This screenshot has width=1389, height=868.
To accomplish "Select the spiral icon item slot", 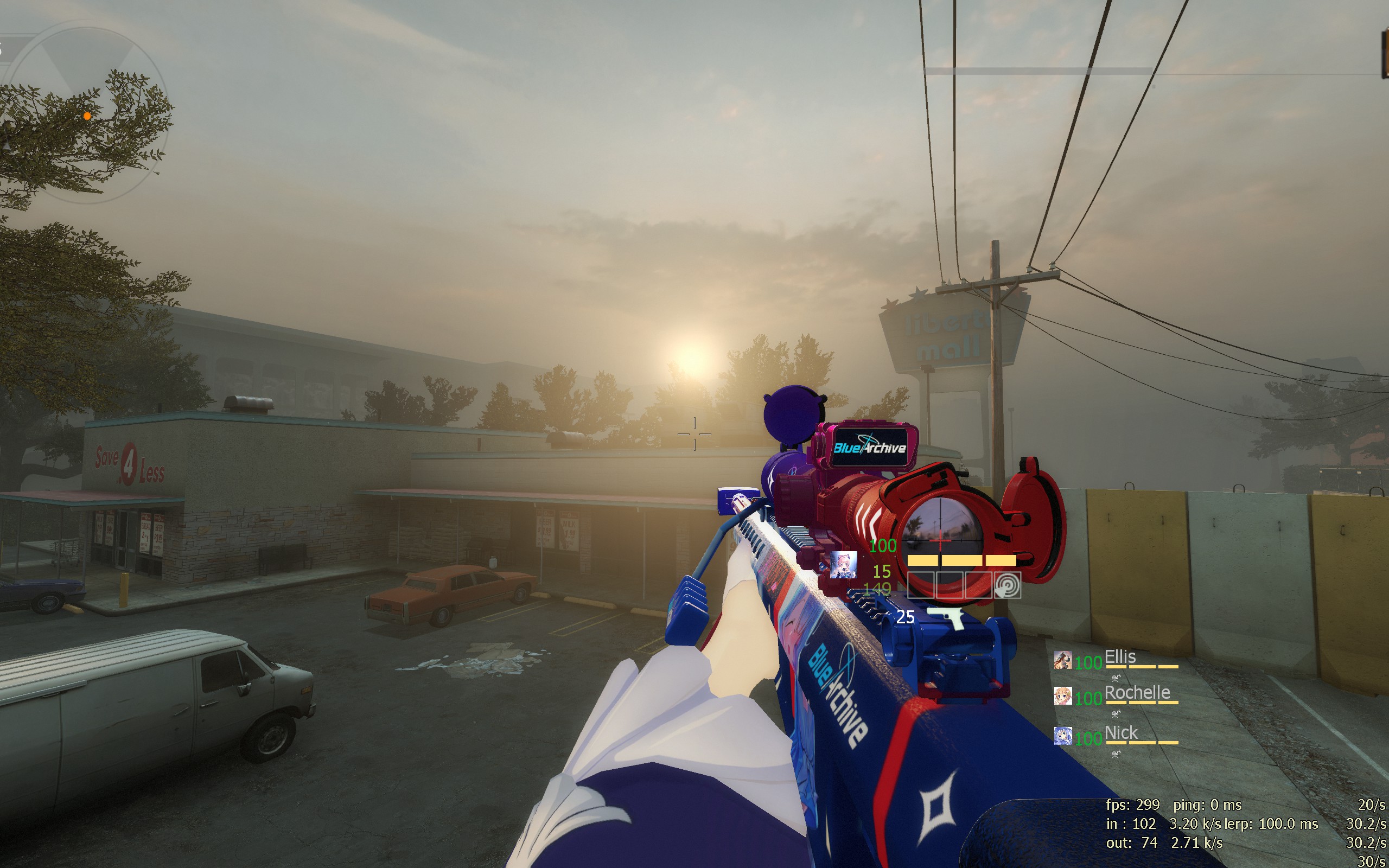I will pos(1008,585).
